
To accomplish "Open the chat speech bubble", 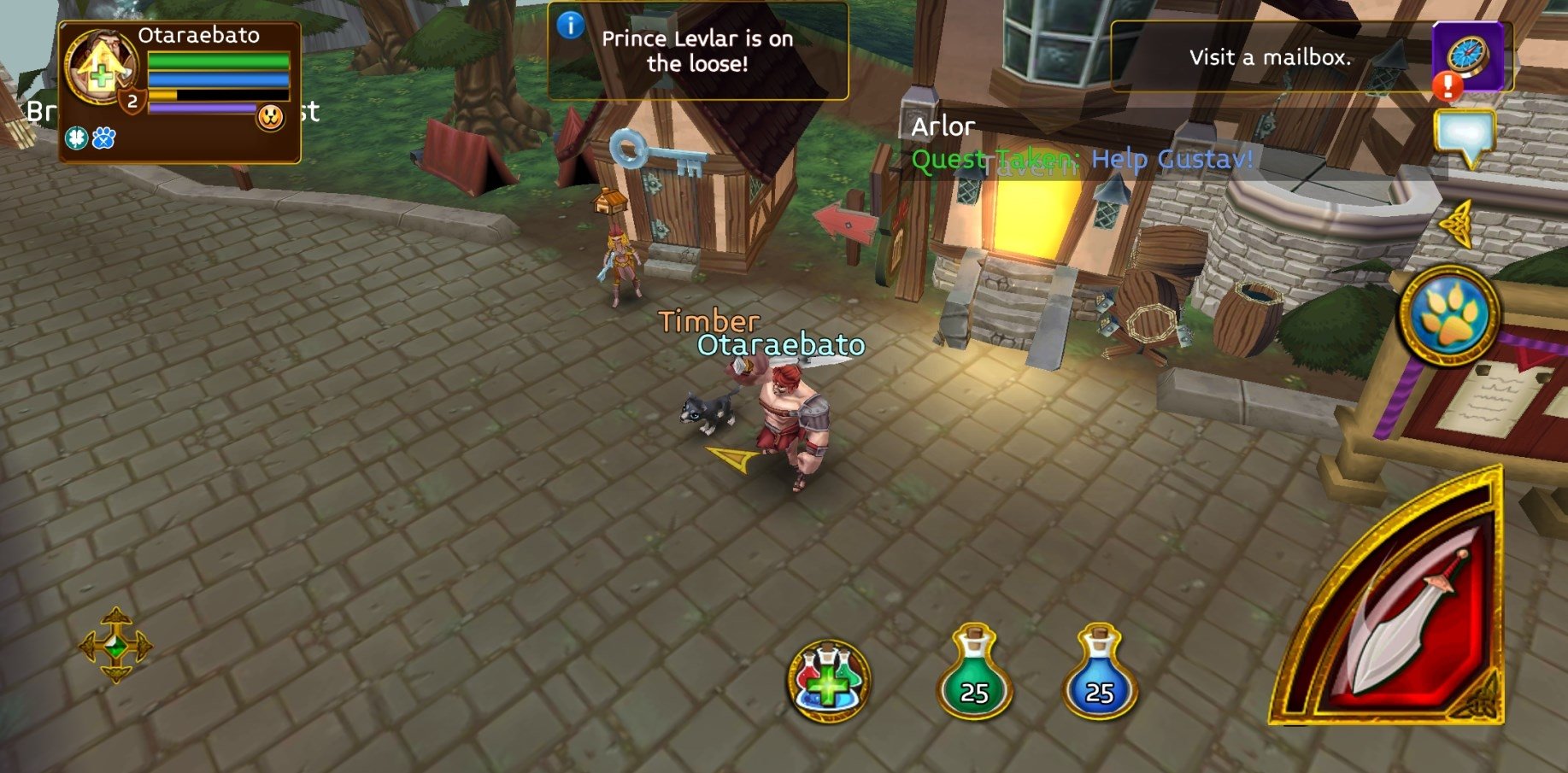I will point(1465,137).
